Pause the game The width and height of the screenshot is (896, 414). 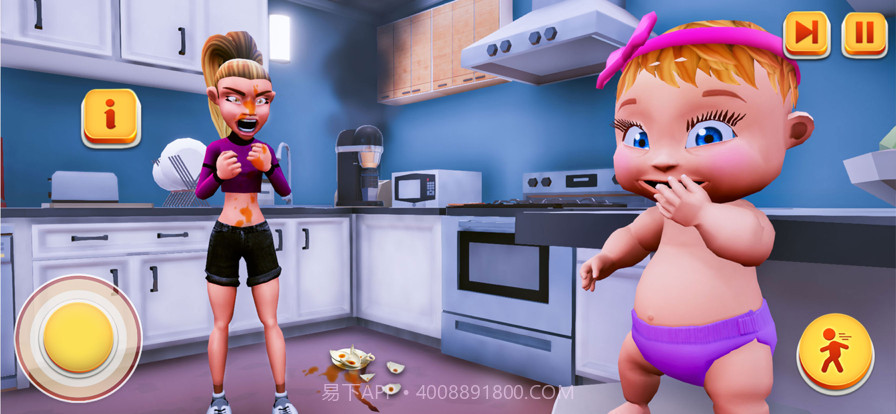pos(864,34)
